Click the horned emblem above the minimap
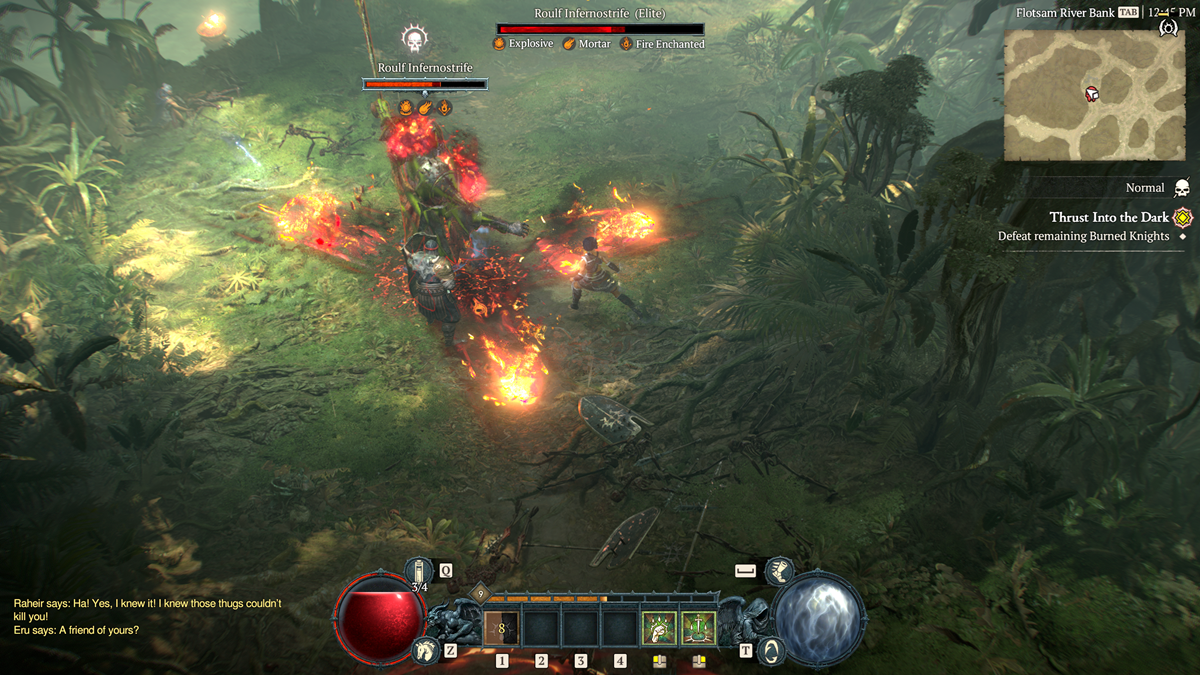This screenshot has width=1200, height=675. pos(1167,27)
